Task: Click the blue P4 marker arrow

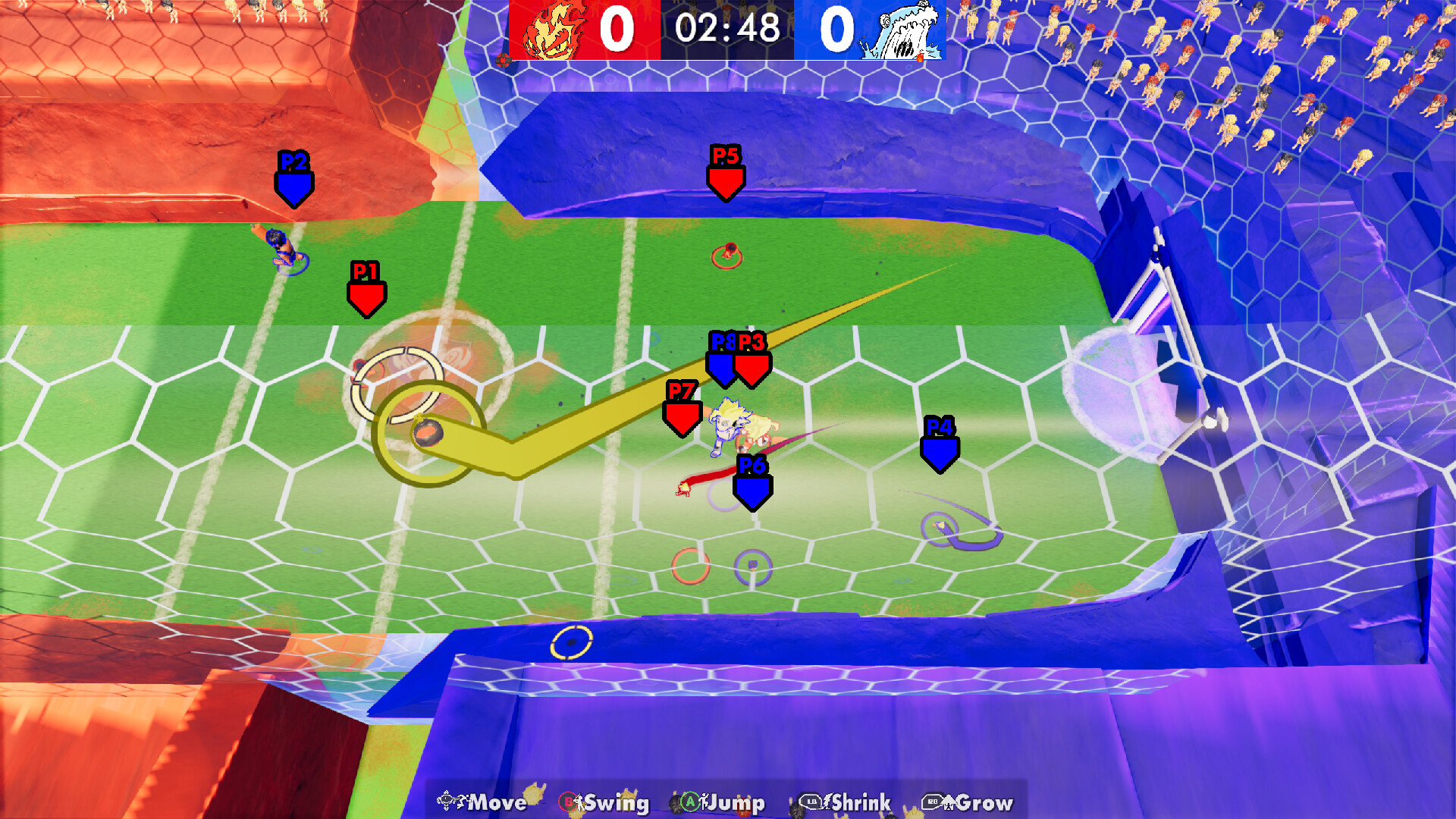Action: click(x=940, y=447)
